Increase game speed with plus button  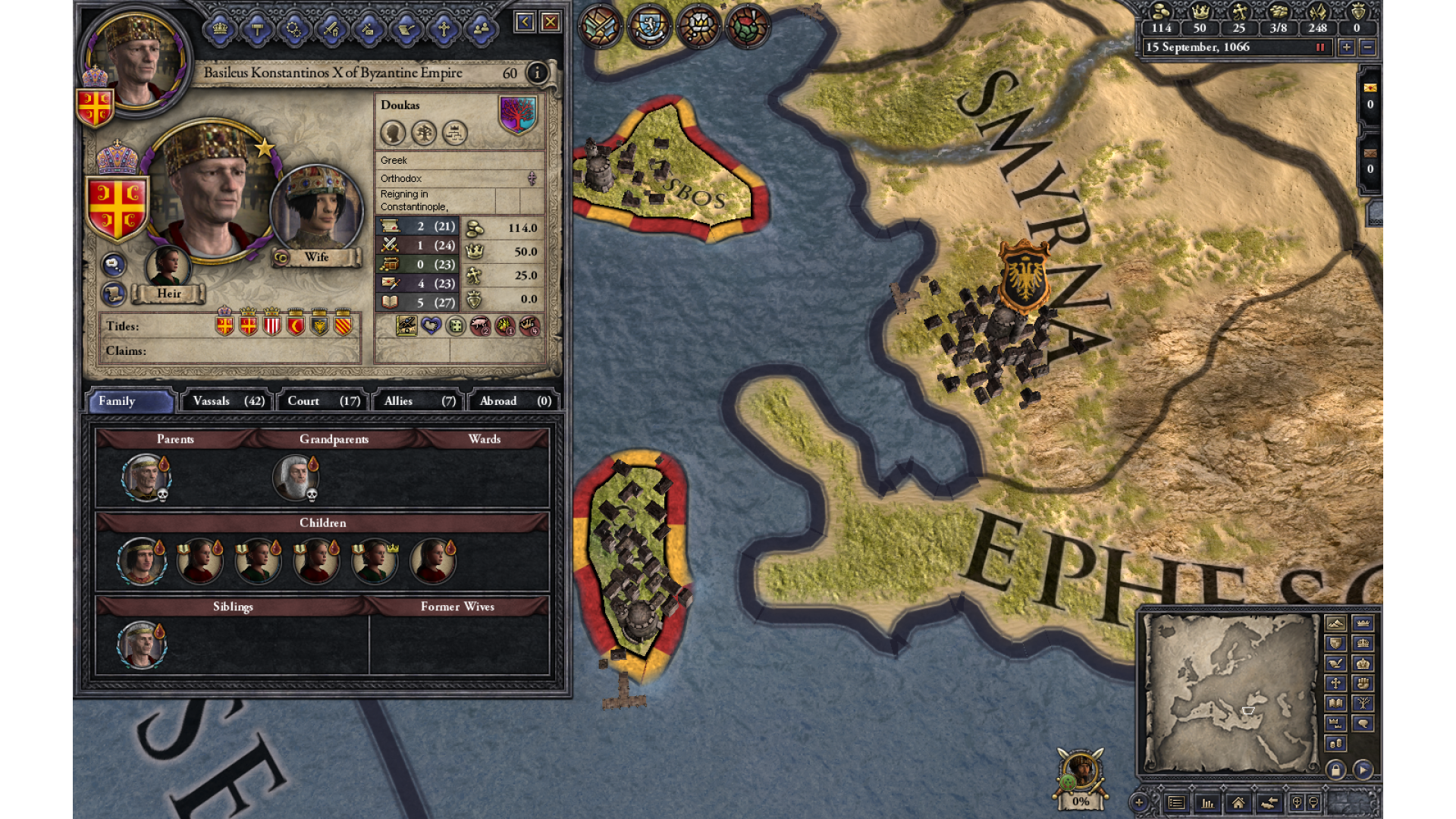1346,47
